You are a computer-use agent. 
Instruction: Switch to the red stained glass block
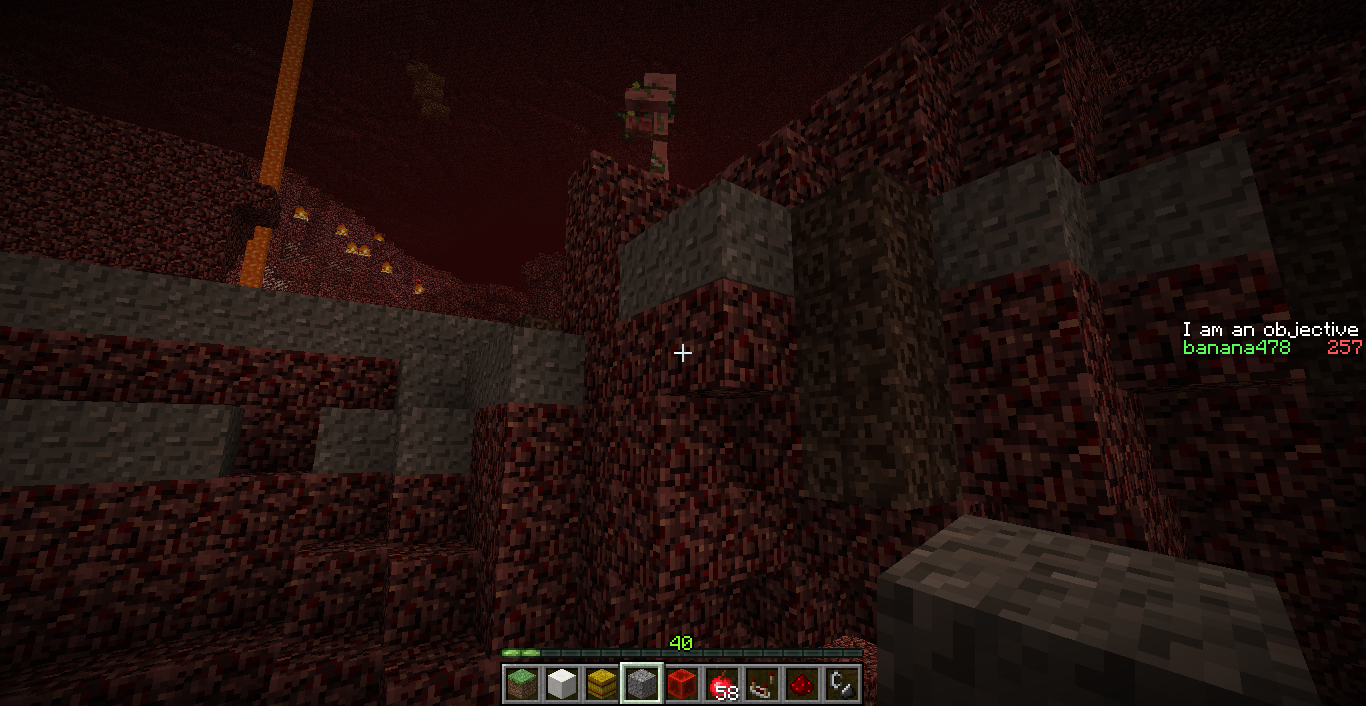682,684
